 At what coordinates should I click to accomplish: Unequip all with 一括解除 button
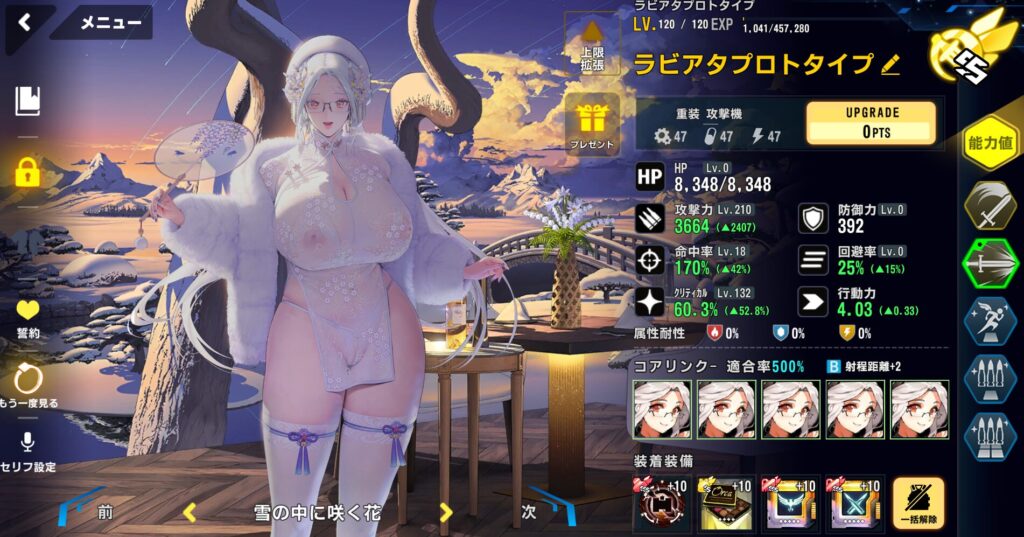[917, 505]
